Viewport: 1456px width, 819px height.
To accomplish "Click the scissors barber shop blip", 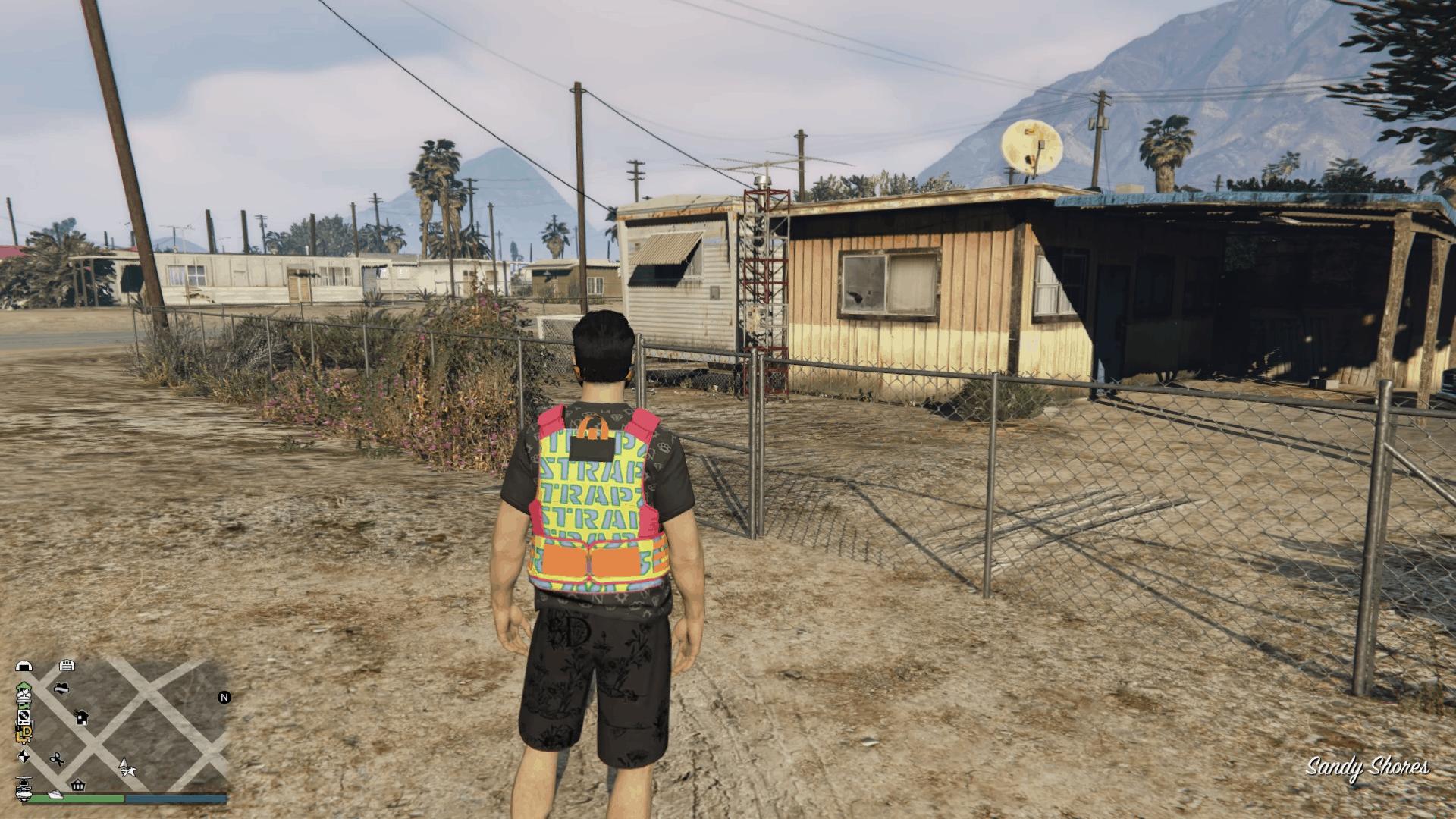I will tap(57, 758).
